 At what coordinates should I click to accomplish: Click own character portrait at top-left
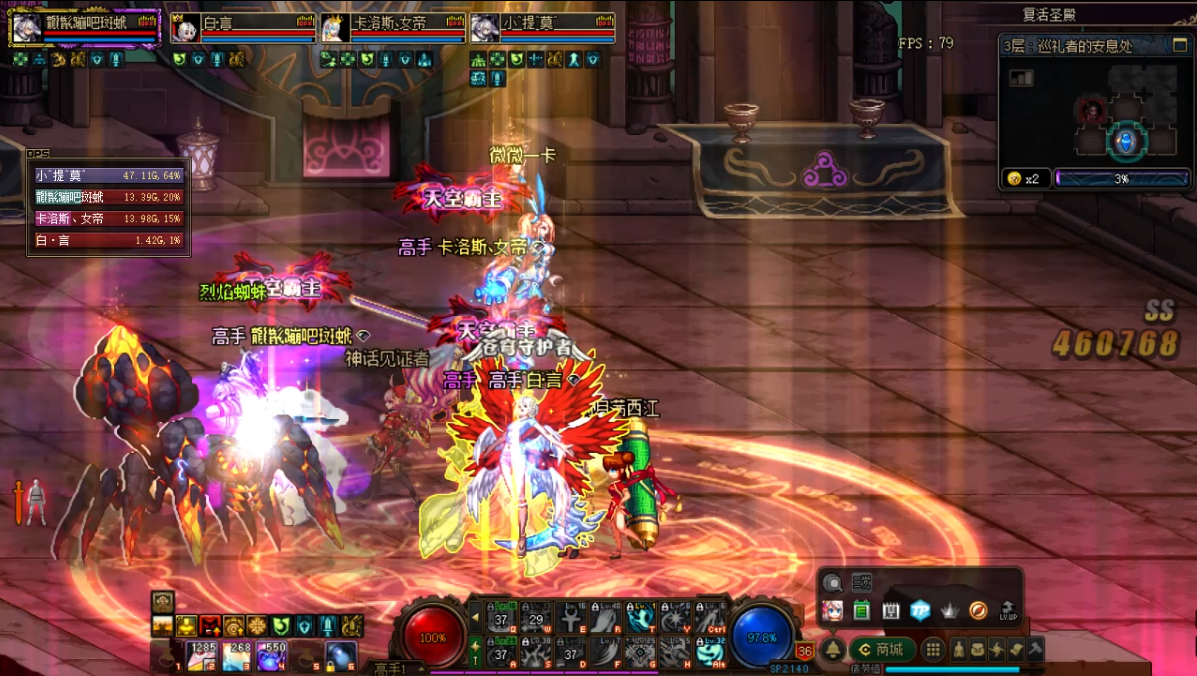pos(26,28)
